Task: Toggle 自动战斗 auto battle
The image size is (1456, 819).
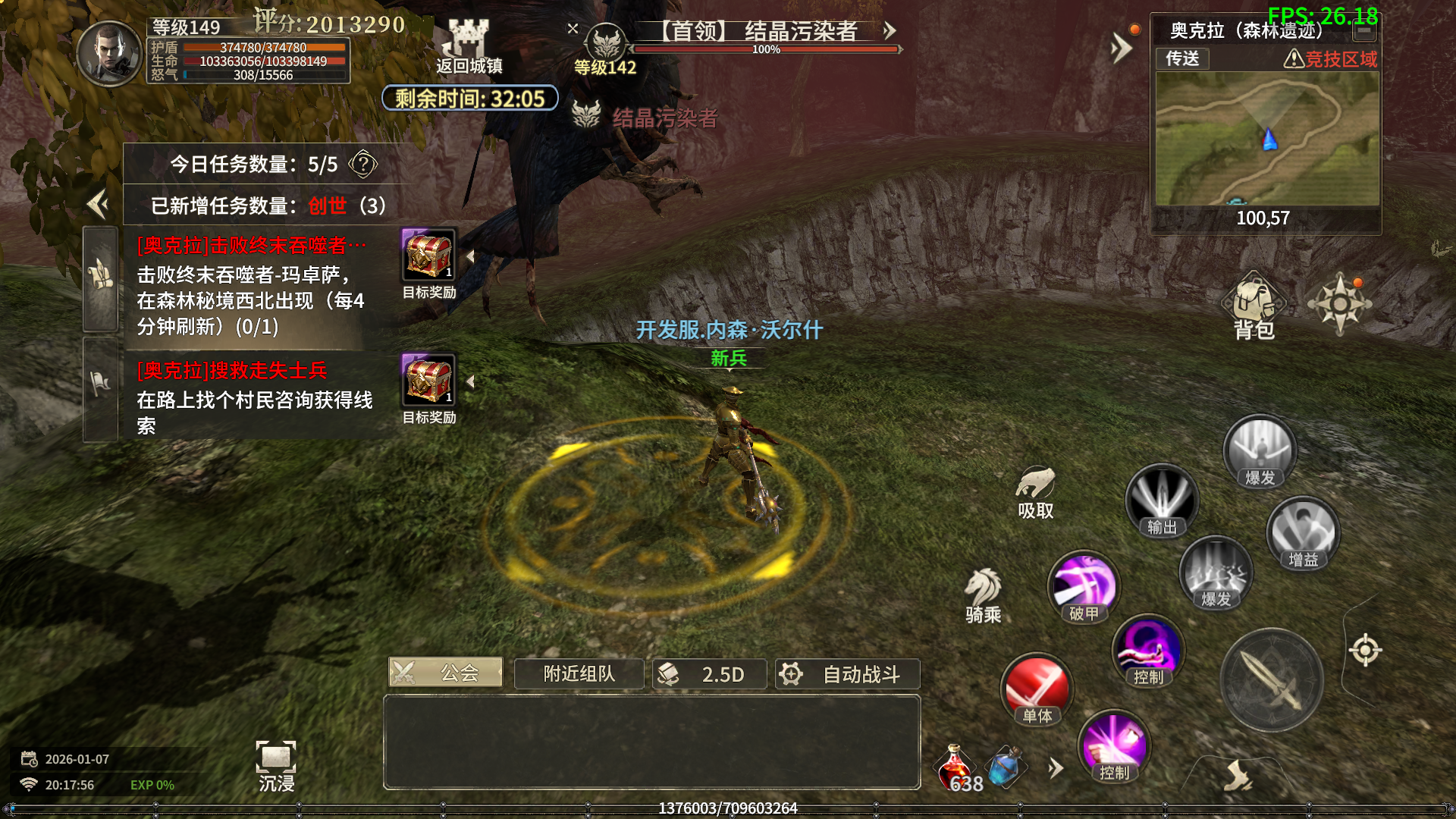Action: [847, 673]
